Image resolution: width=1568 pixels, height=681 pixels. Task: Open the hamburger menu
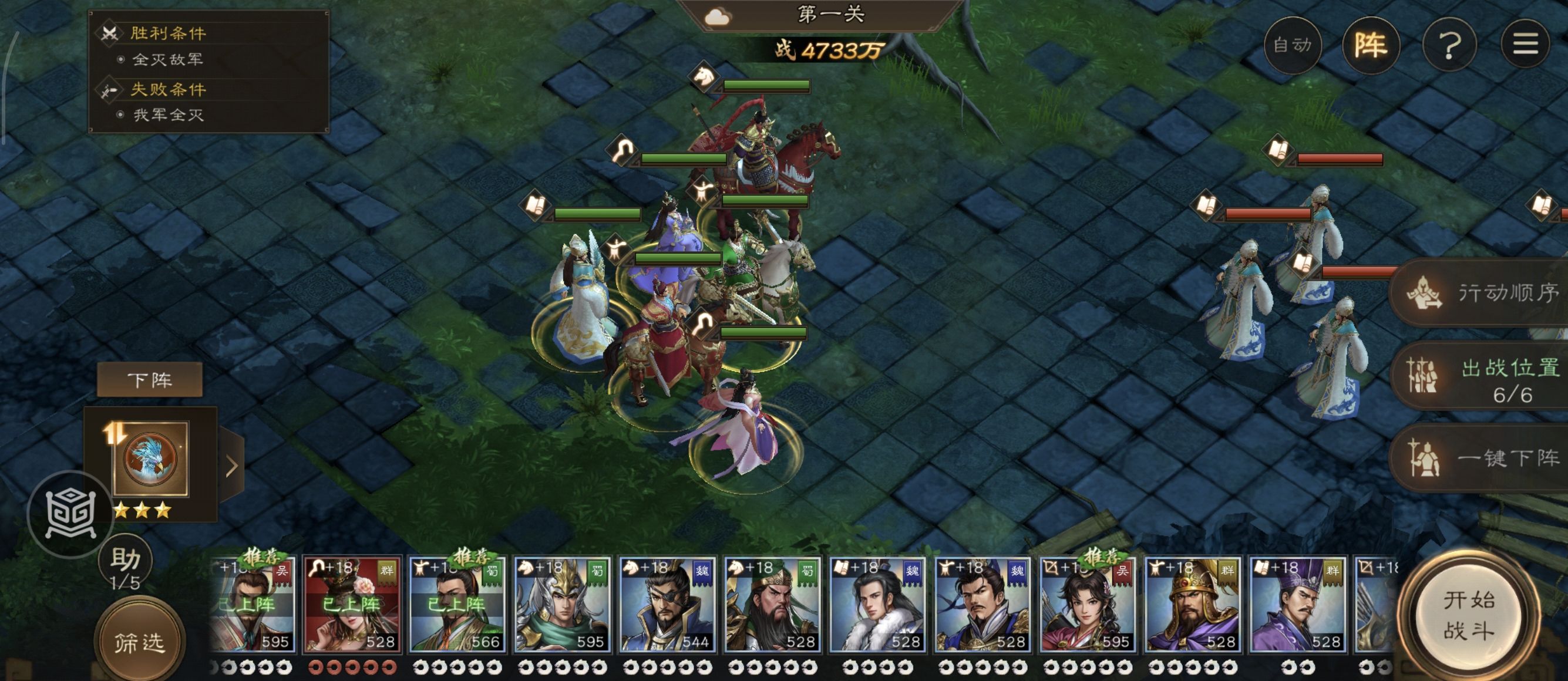tap(1525, 44)
